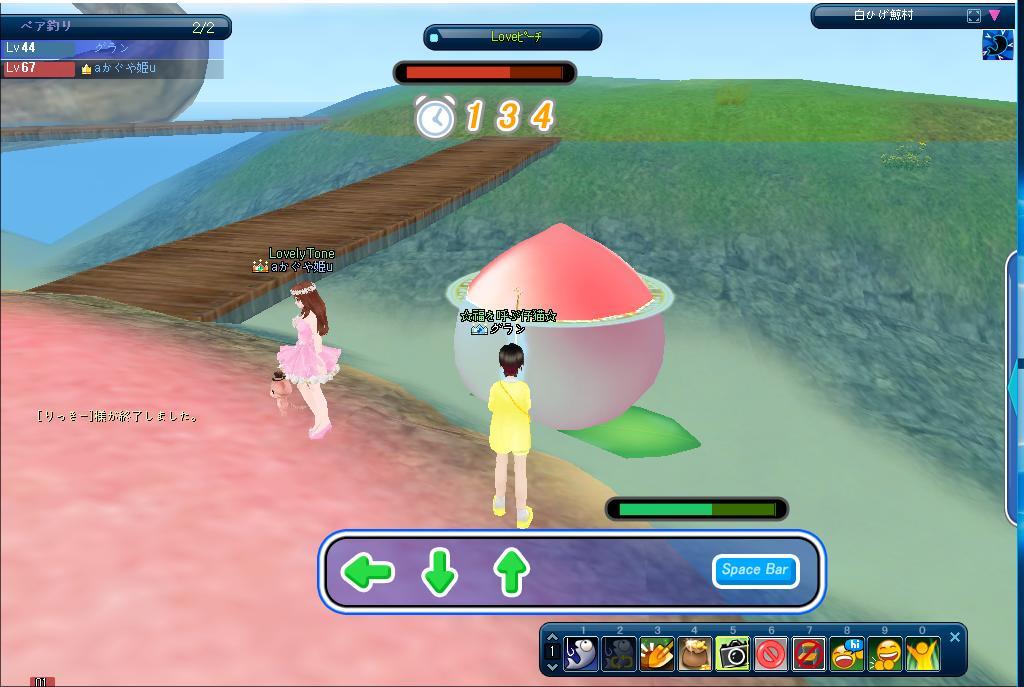1024x687 pixels.
Task: Select the fishing hook and fish skill
Action: point(581,654)
